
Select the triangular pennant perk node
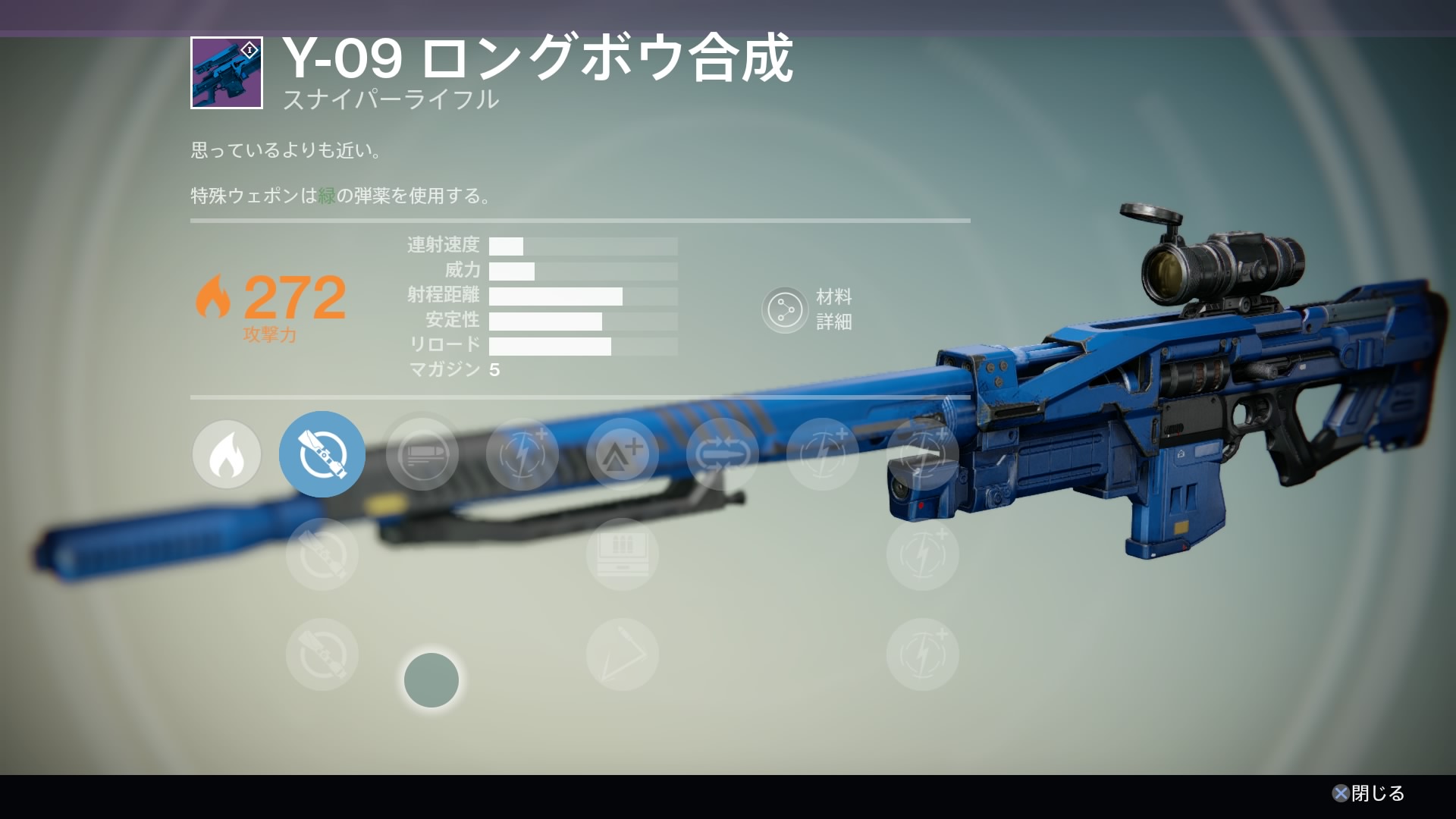[x=623, y=654]
